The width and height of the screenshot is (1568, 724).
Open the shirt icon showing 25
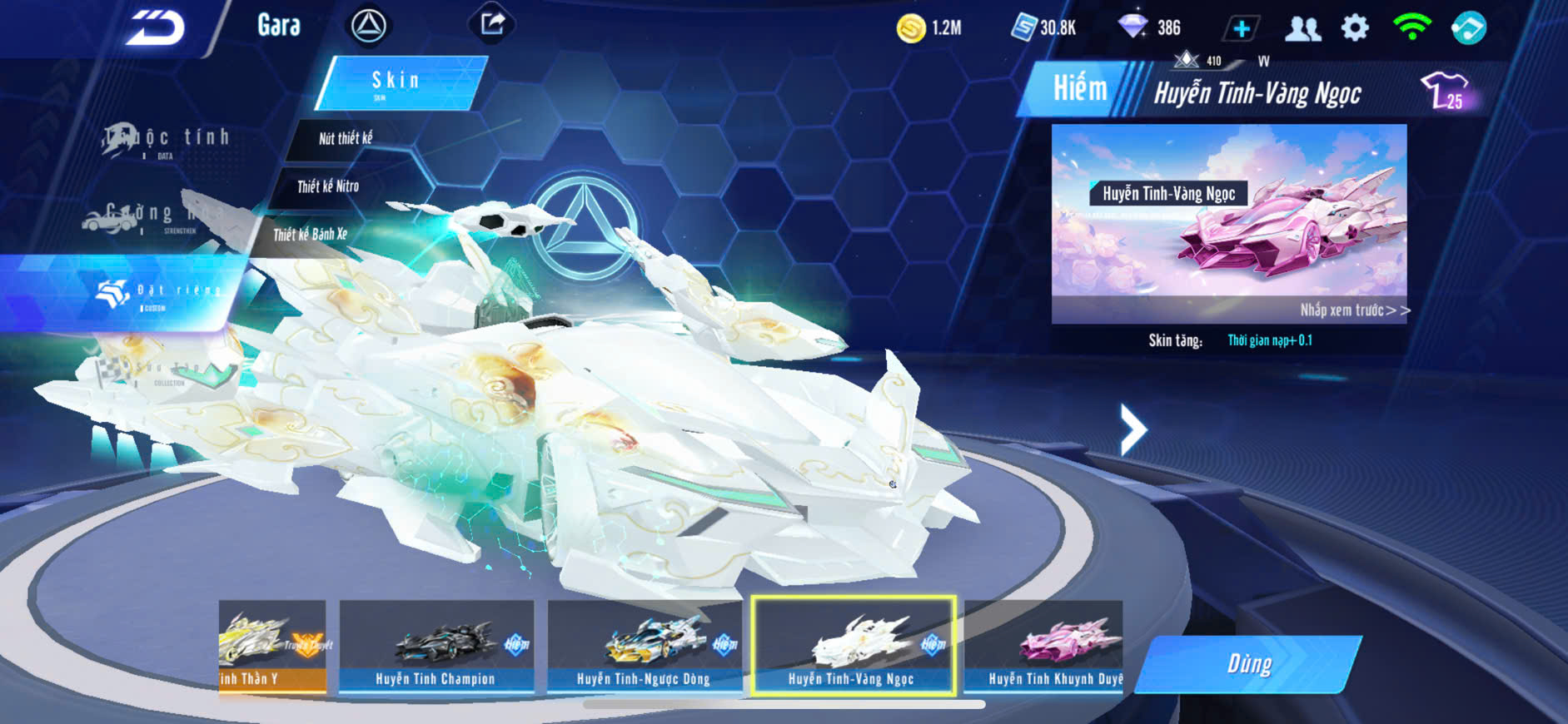pos(1446,91)
